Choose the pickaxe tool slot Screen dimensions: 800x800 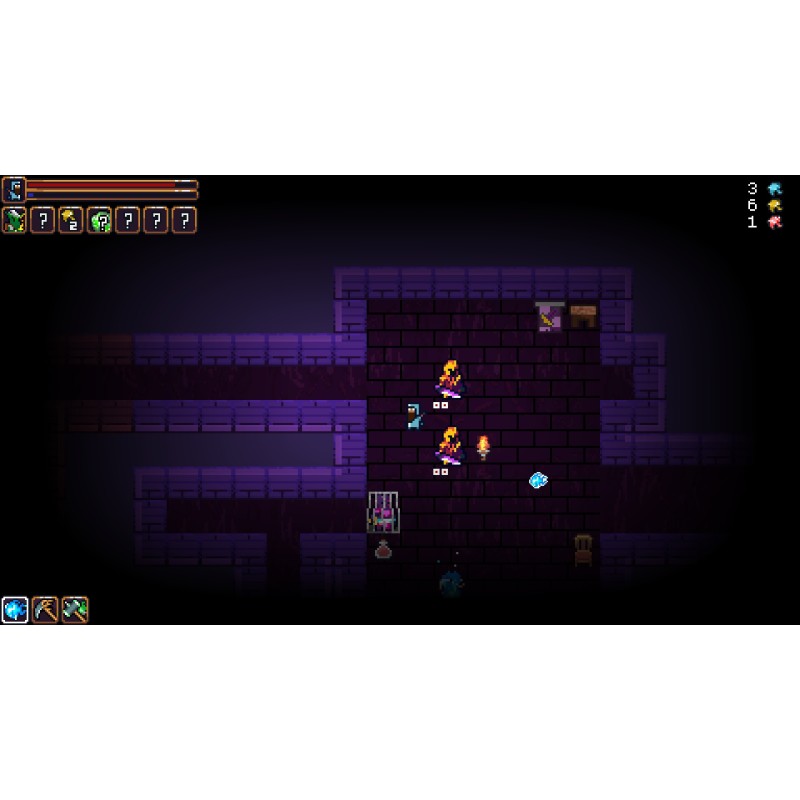[x=45, y=609]
